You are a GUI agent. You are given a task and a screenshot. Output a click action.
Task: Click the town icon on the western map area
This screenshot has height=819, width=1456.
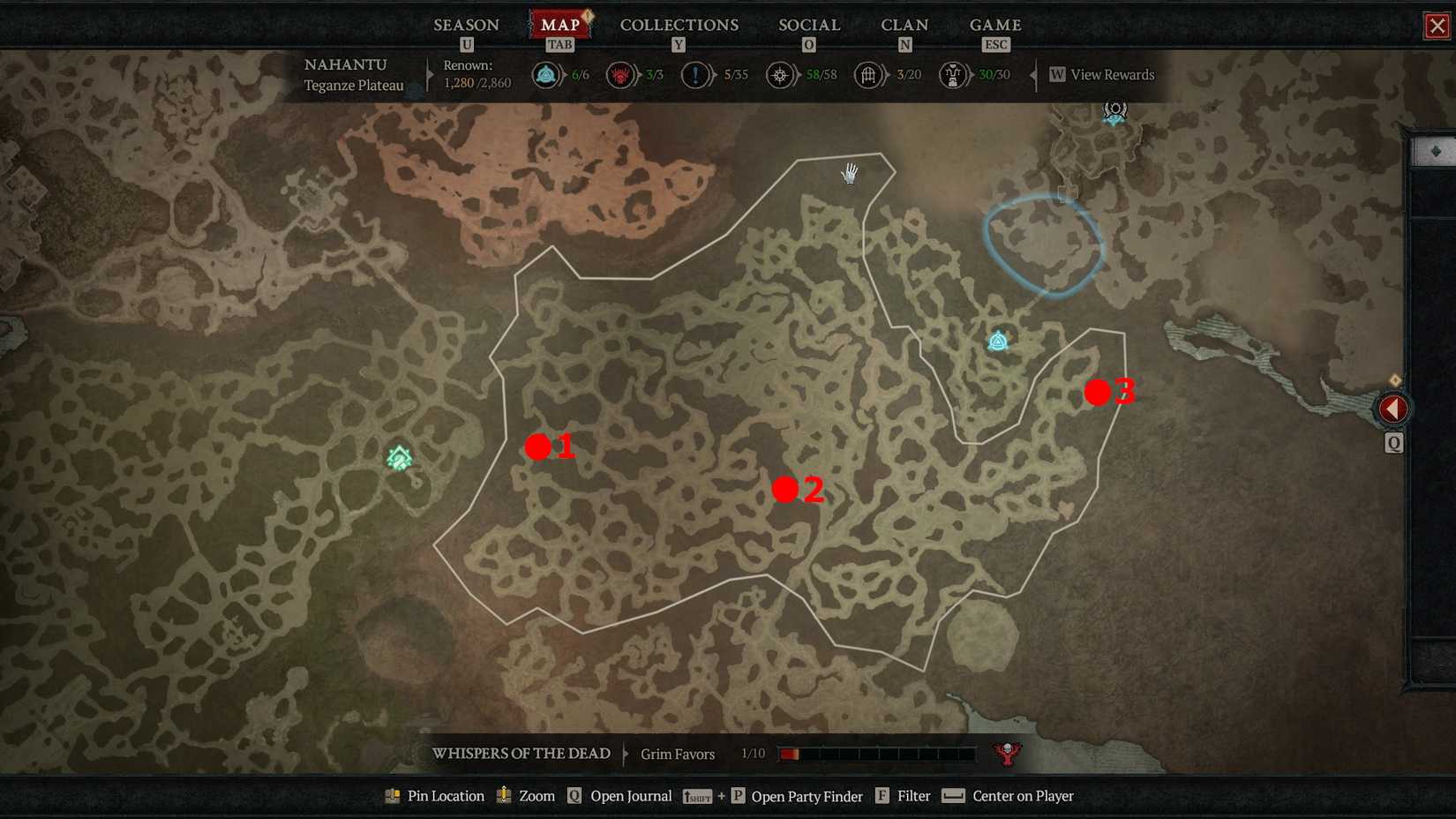(398, 458)
